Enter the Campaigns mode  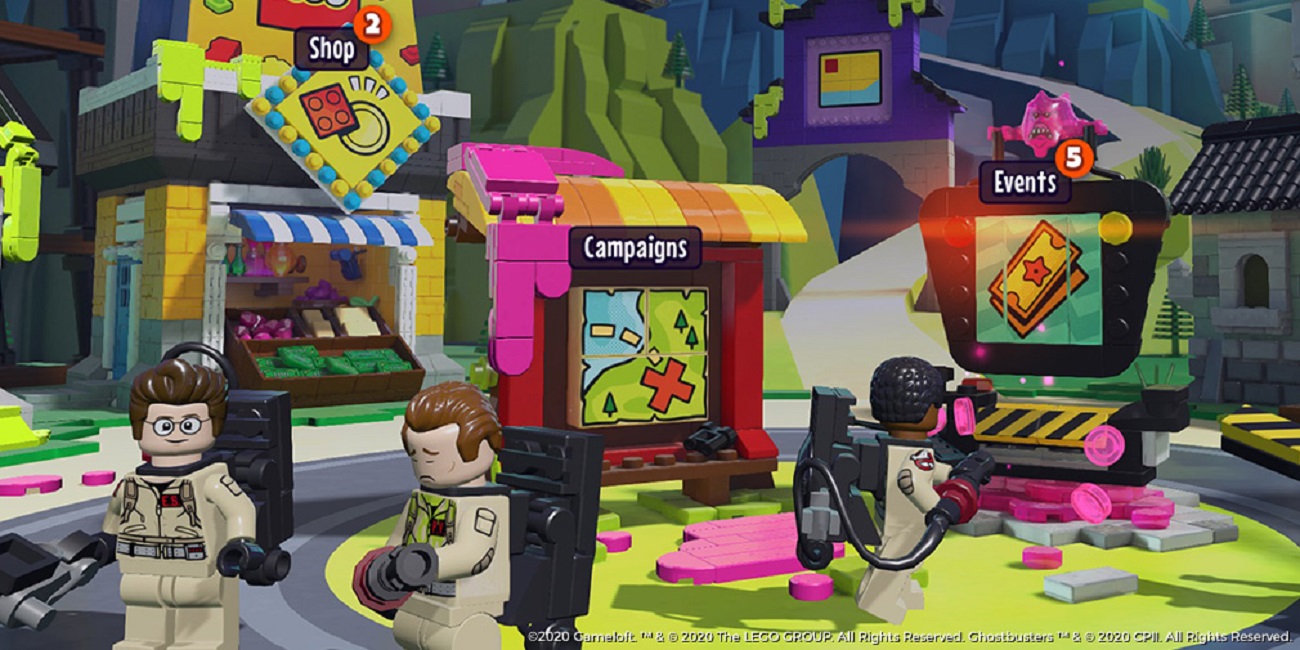(635, 248)
